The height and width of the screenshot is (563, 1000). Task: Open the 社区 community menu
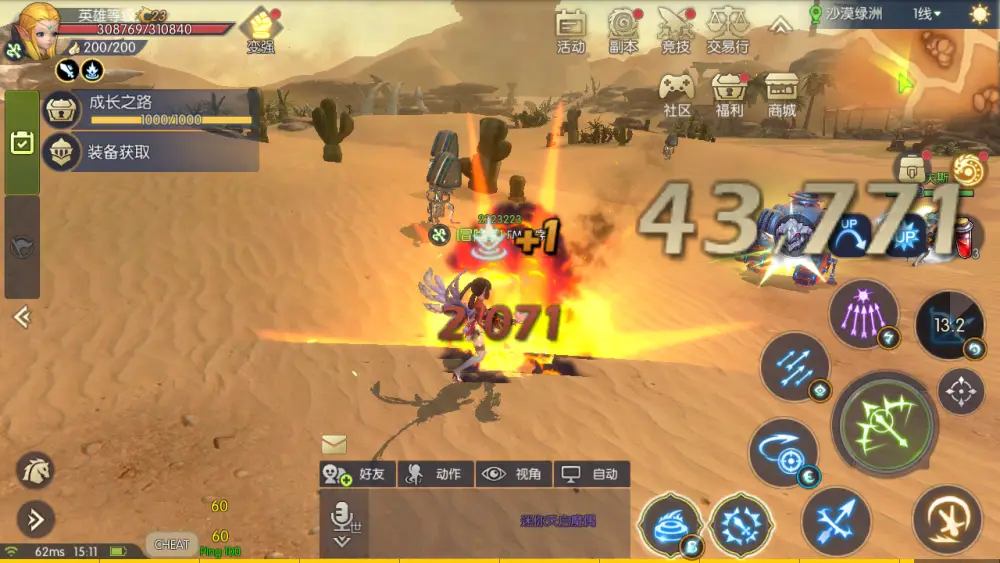pyautogui.click(x=678, y=95)
